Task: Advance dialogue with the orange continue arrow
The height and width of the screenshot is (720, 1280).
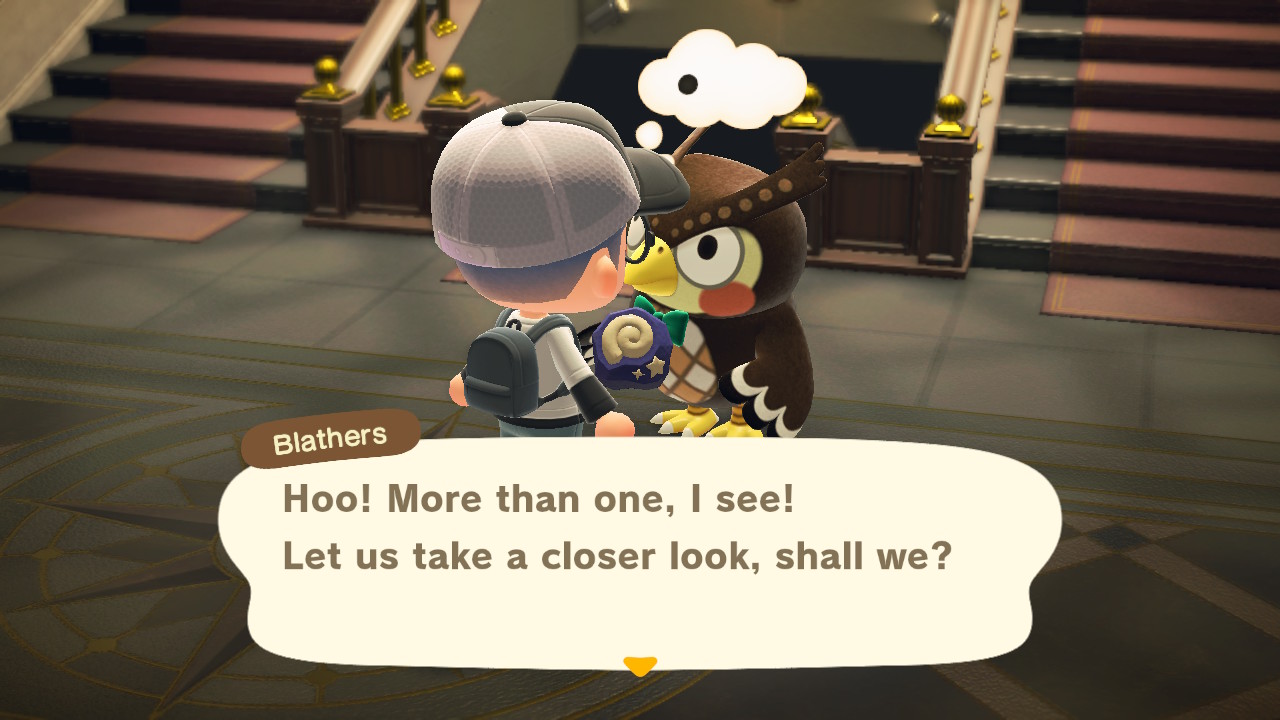Action: [639, 665]
